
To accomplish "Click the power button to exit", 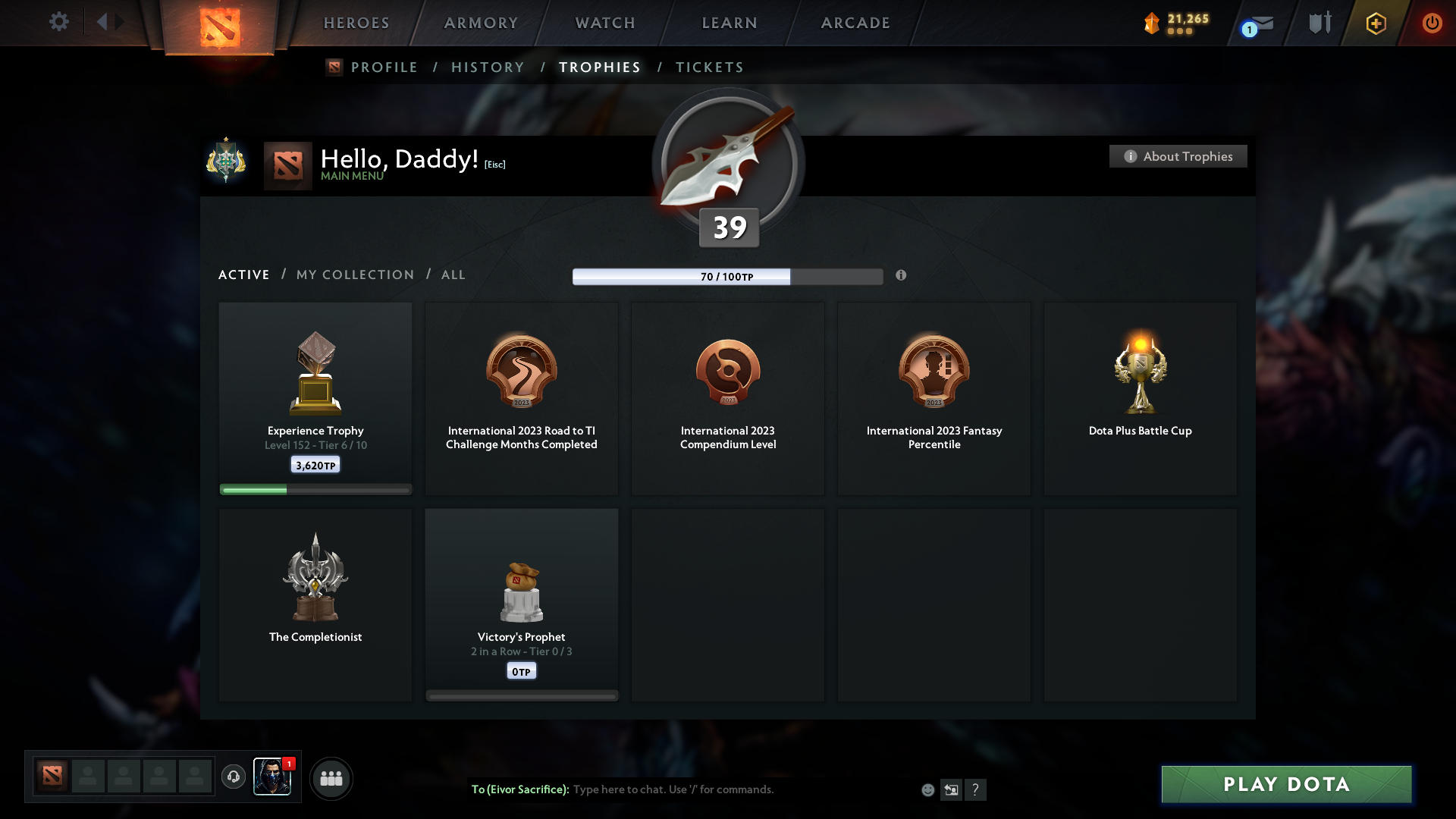I will tap(1432, 23).
